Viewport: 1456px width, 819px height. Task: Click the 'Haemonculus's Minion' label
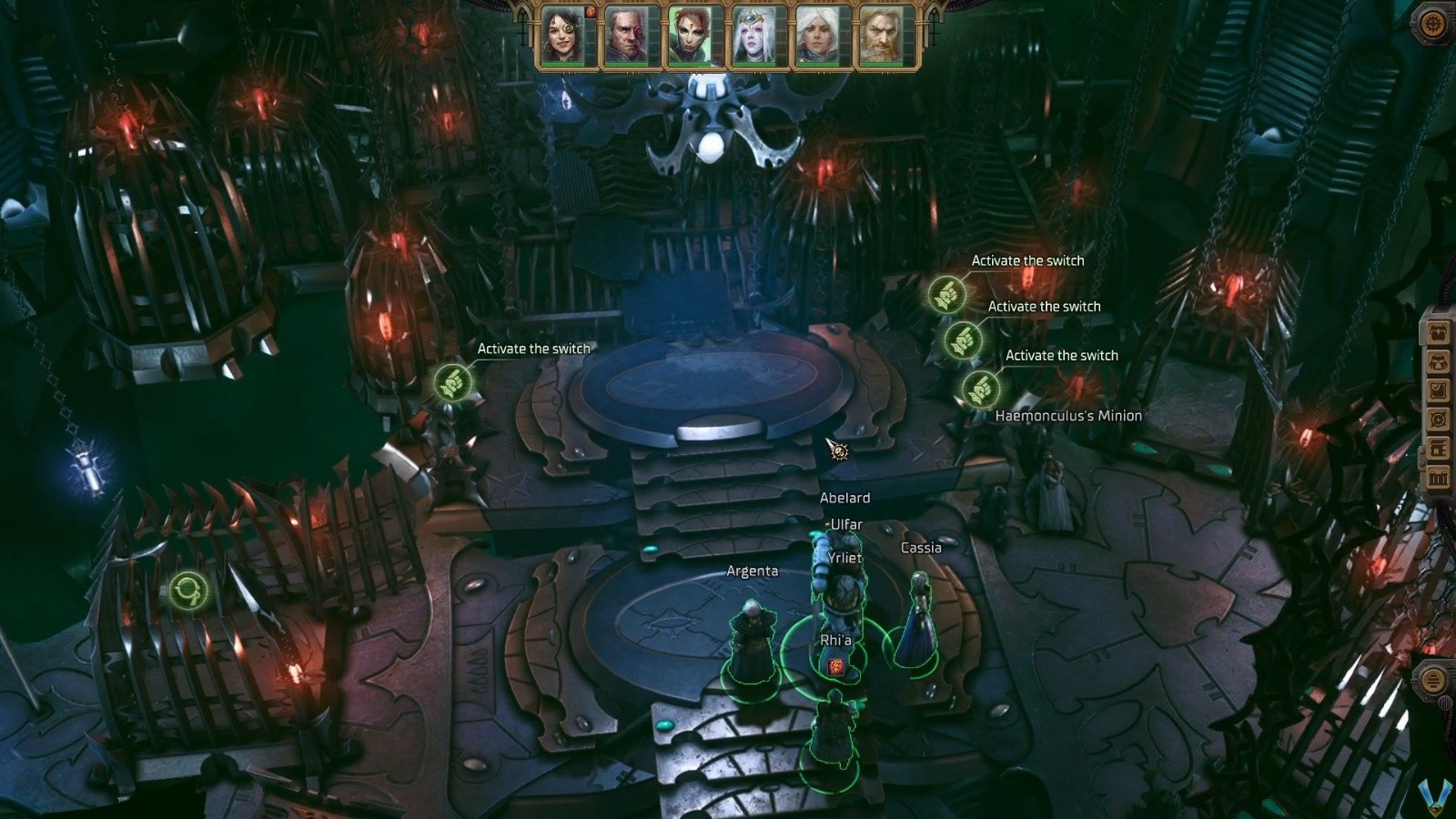1070,415
